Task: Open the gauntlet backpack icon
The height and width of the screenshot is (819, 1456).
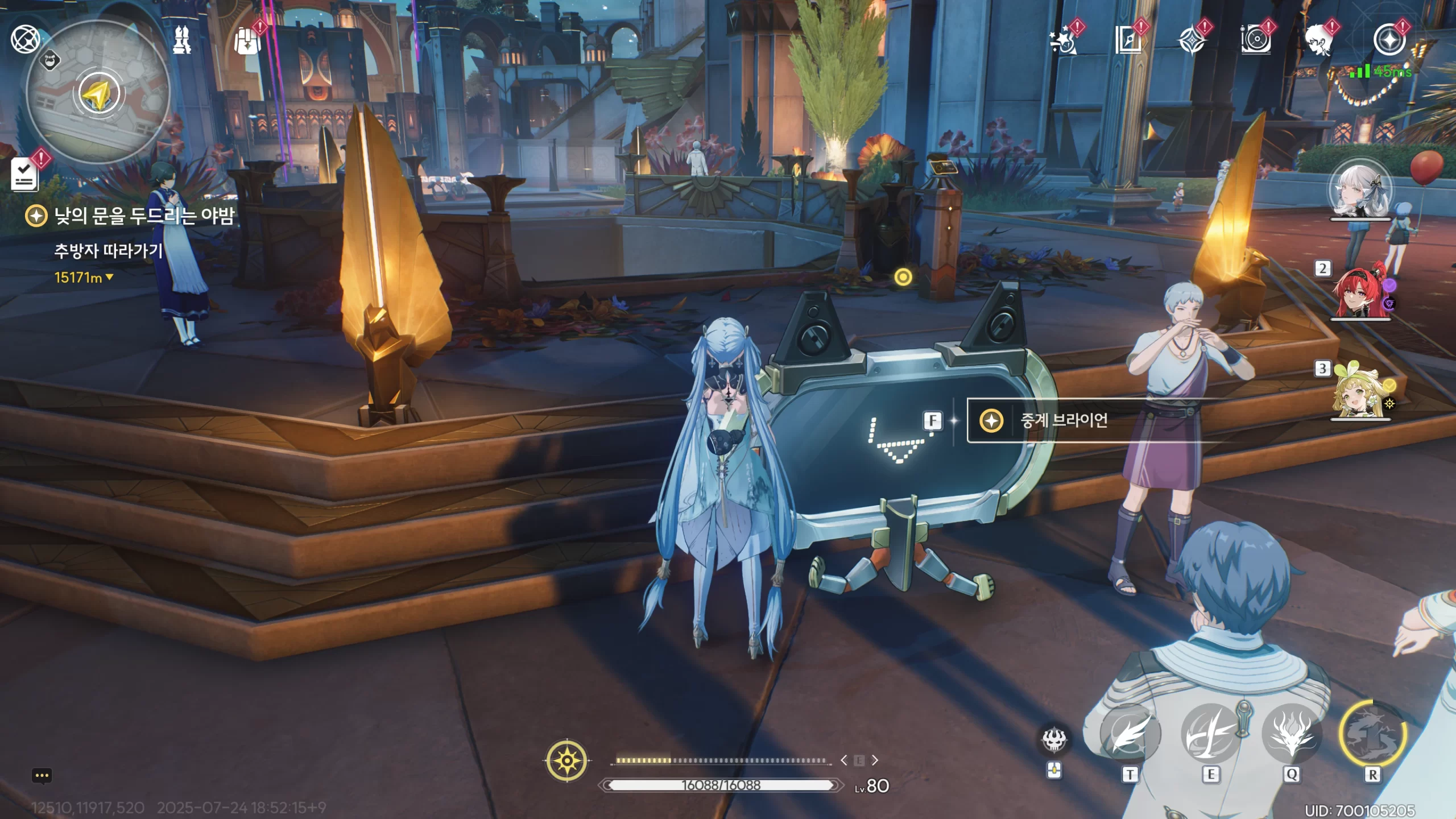Action: (x=247, y=41)
